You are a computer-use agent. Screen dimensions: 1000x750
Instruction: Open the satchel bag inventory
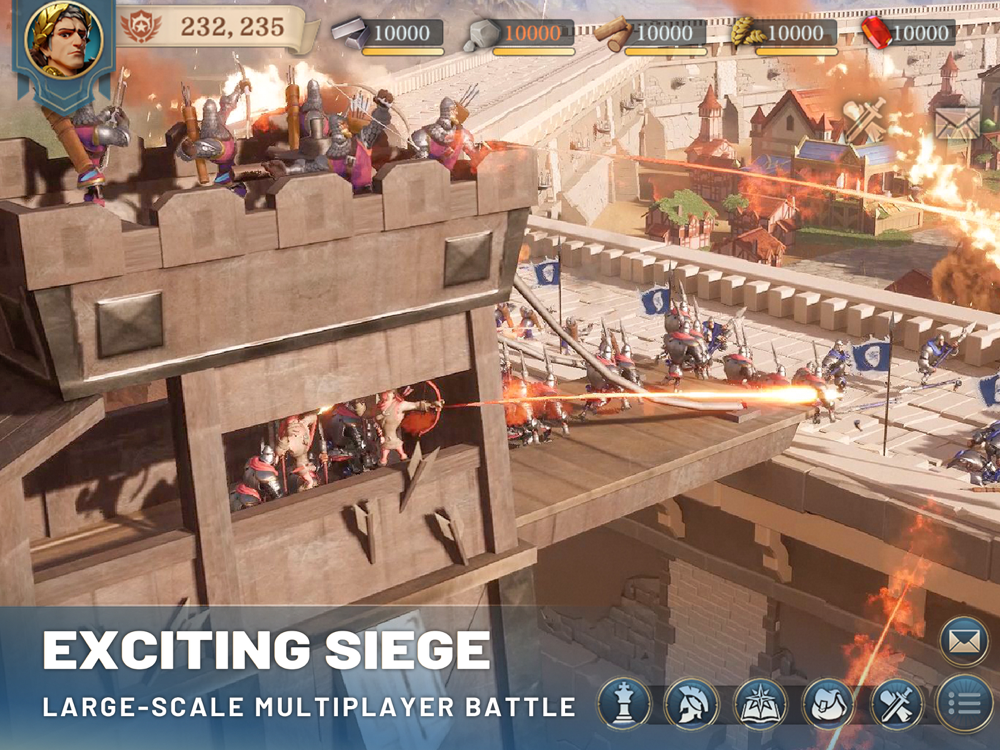[x=829, y=704]
